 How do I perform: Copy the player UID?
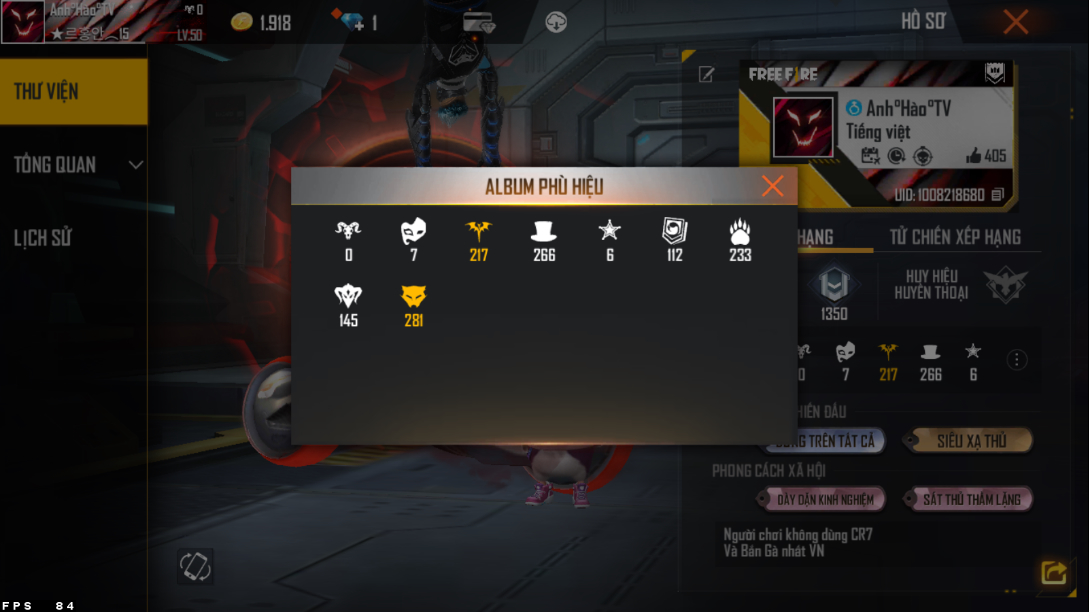click(x=997, y=195)
